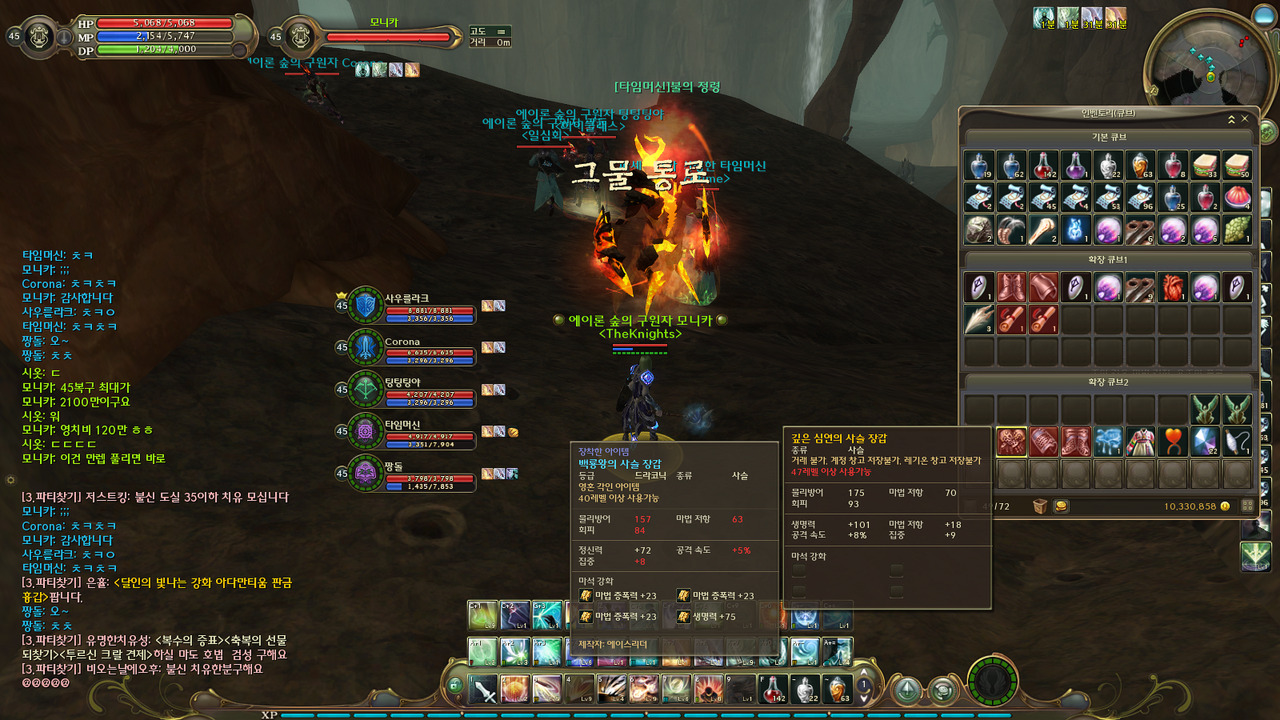The width and height of the screenshot is (1280, 720).
Task: Click the gold coin button in the inventory footer
Action: point(1061,506)
